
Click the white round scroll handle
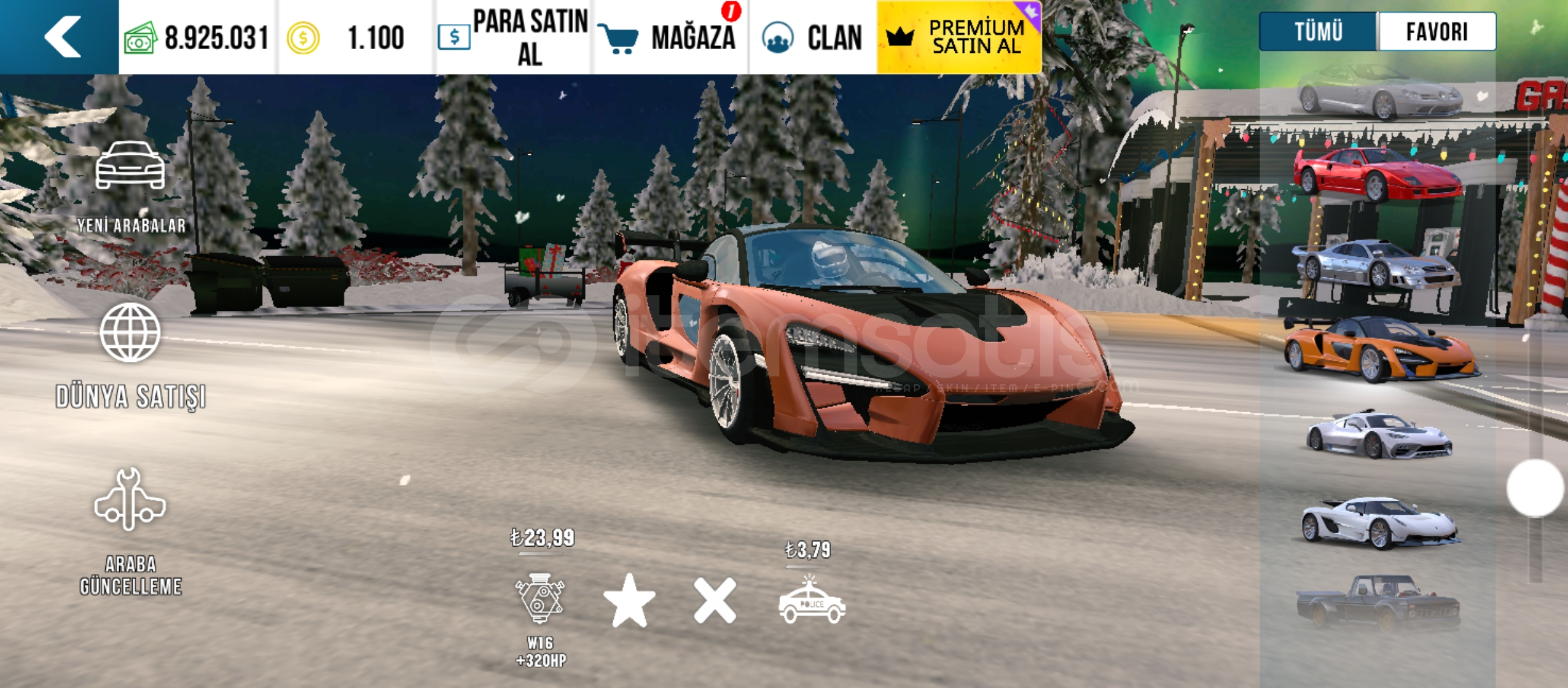coord(1535,488)
